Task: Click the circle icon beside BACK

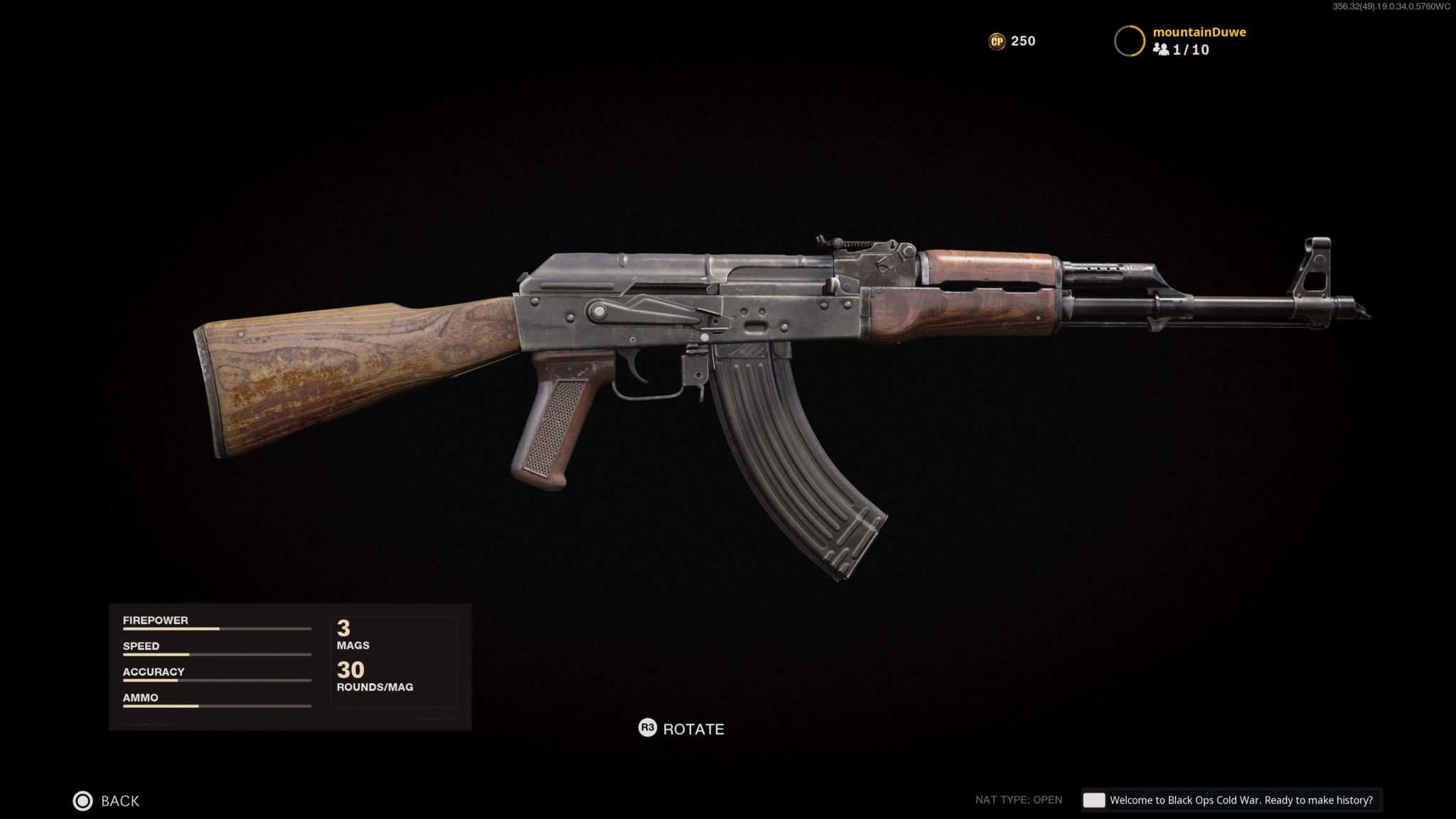Action: tap(83, 801)
